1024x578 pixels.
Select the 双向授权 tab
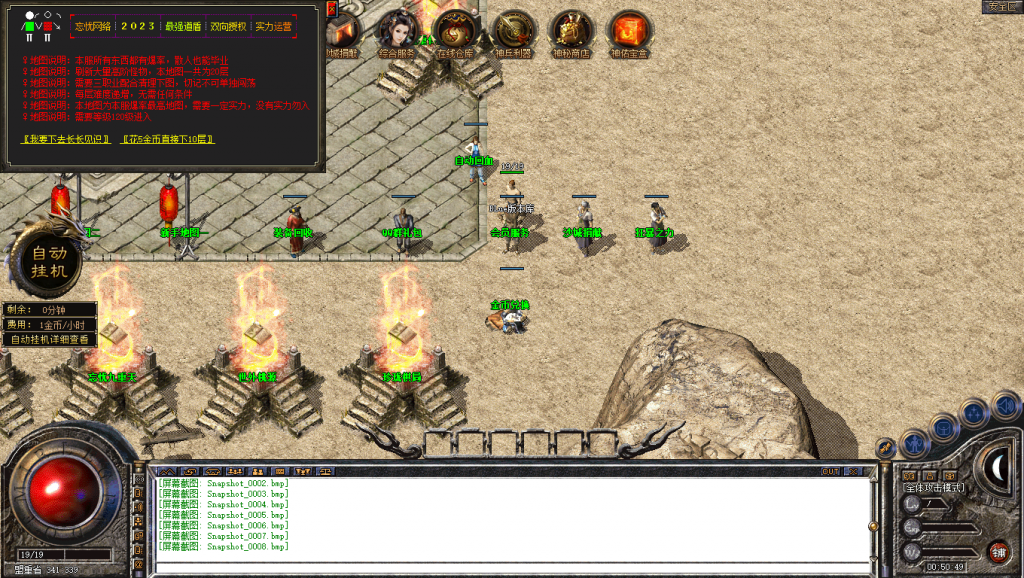(227, 27)
